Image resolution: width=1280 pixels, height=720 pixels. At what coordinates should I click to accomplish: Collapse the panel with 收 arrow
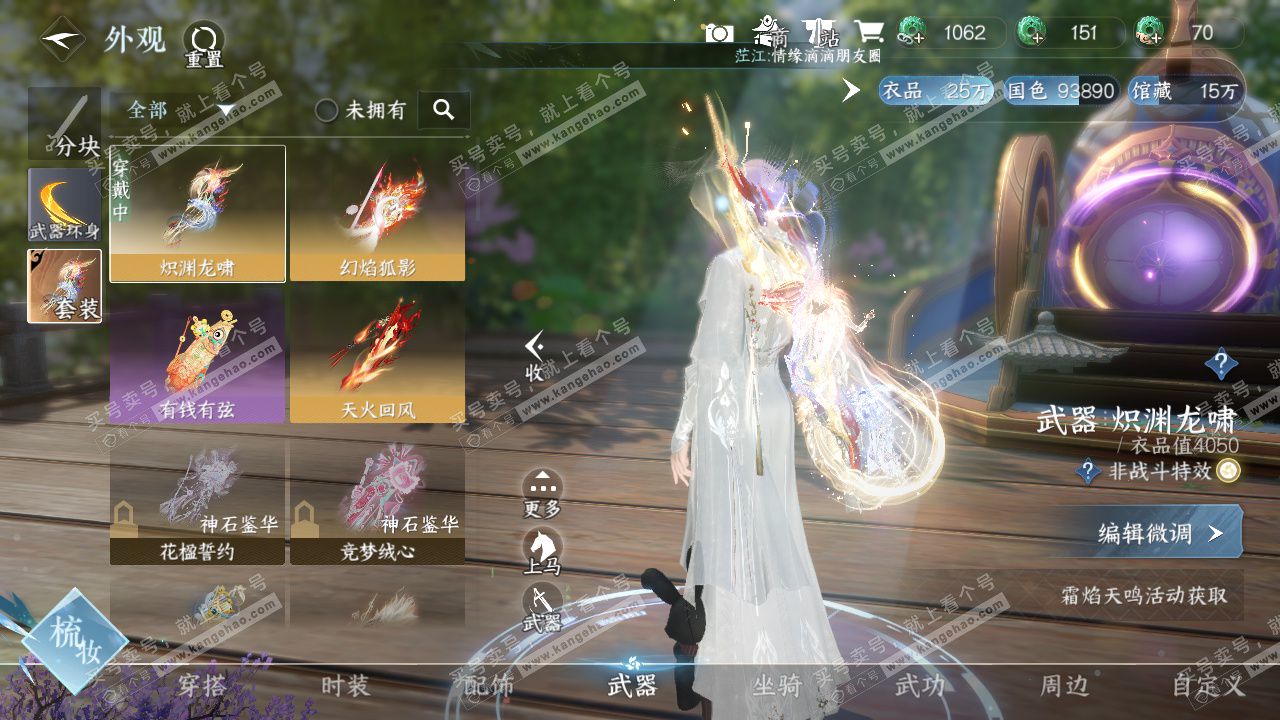pyautogui.click(x=536, y=356)
